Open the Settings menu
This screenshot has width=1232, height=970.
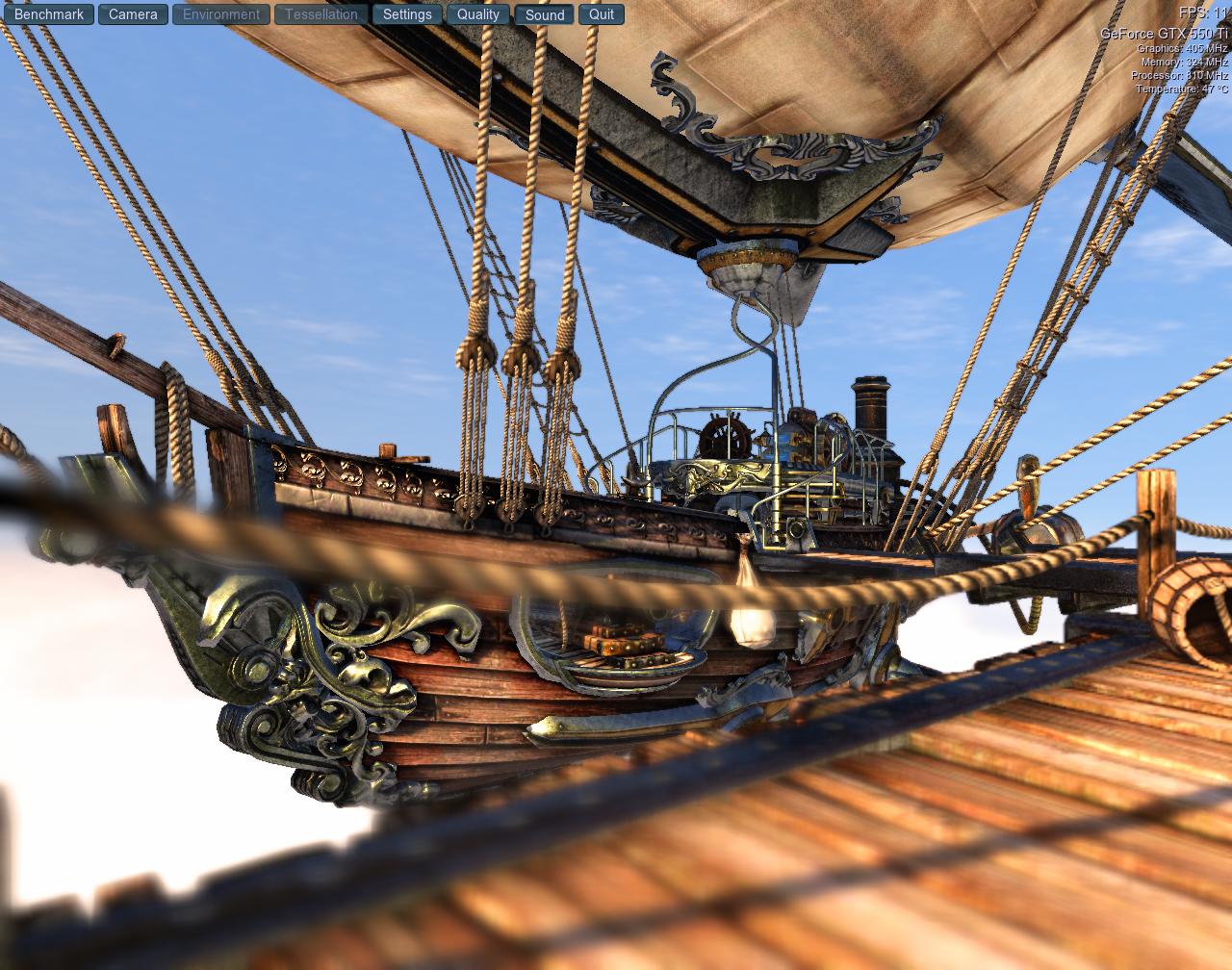[407, 14]
